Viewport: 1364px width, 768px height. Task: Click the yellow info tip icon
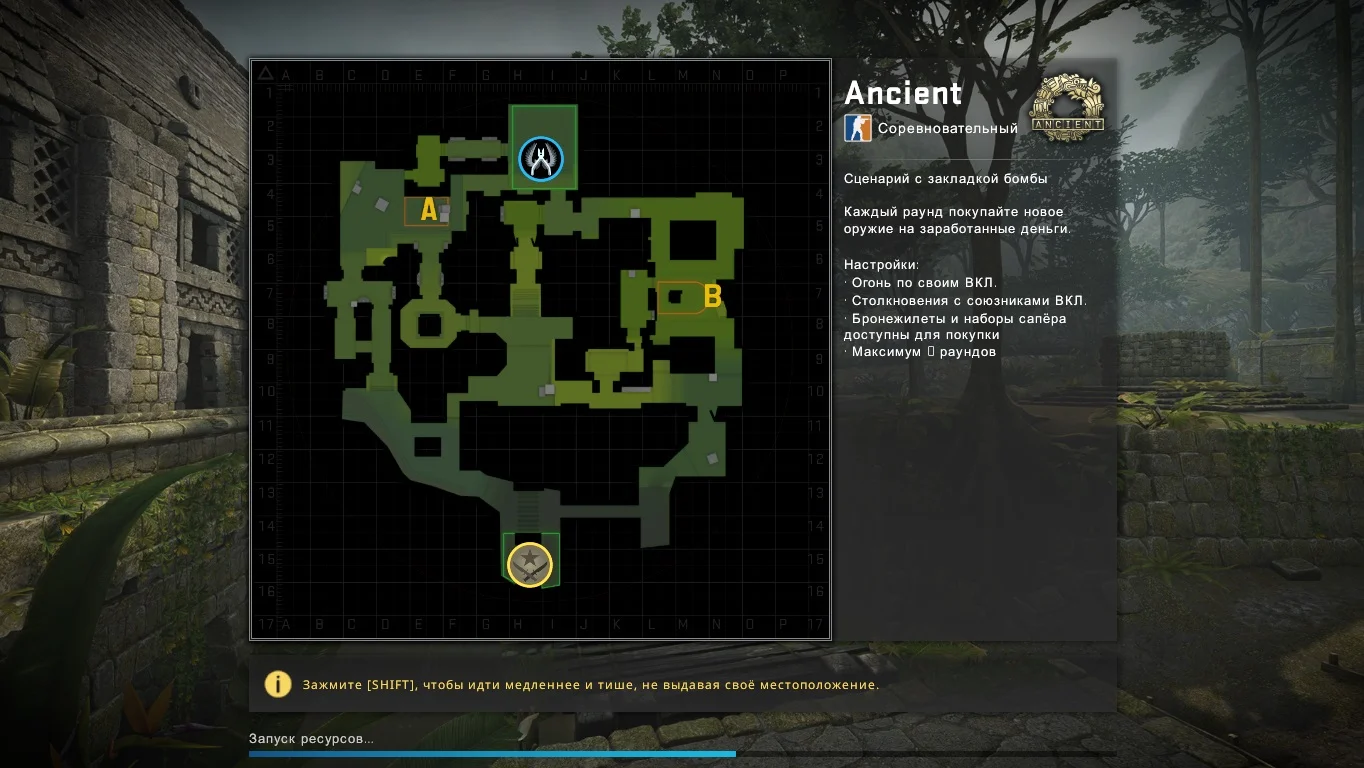pos(277,684)
